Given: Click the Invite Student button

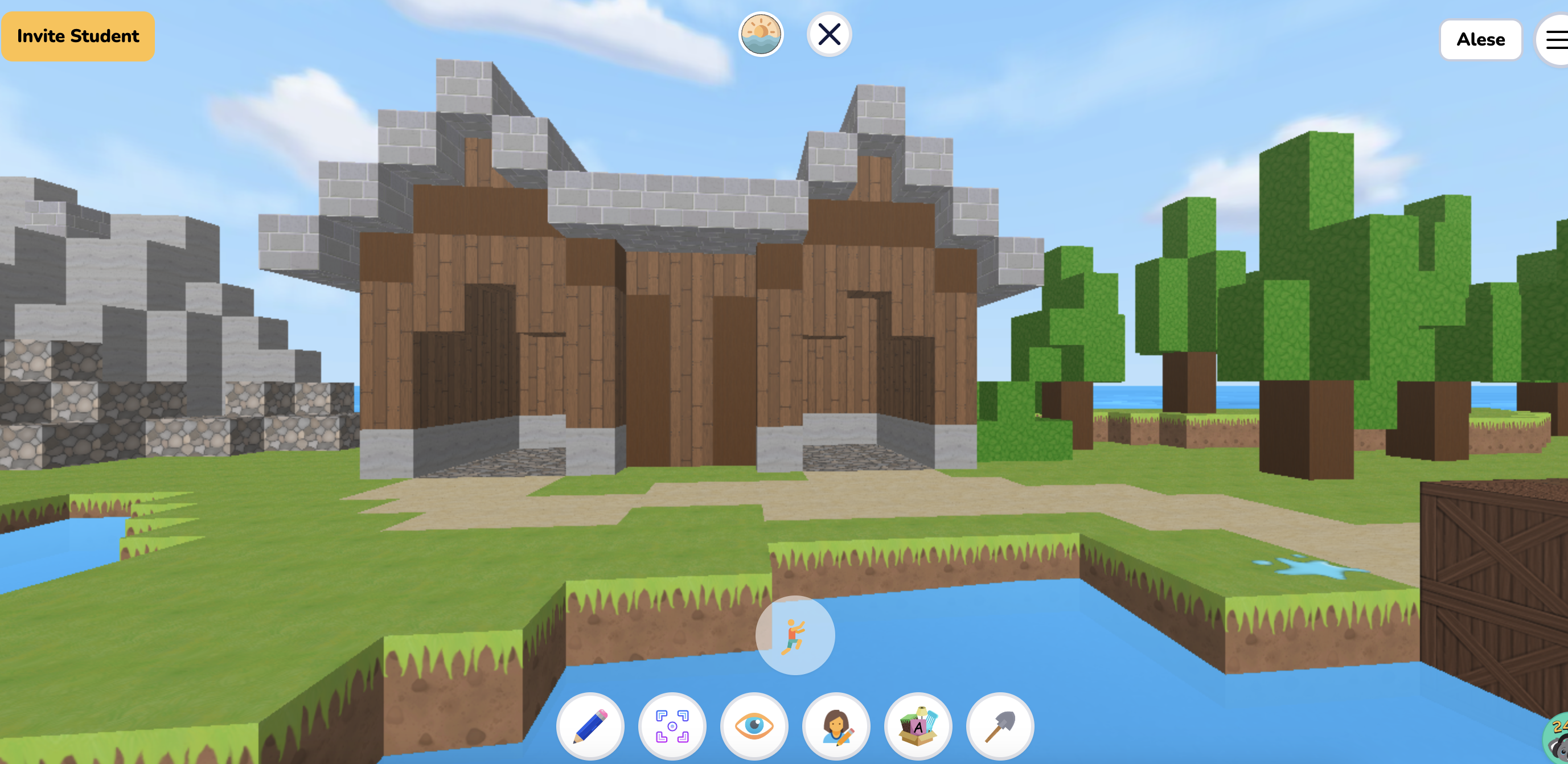Looking at the screenshot, I should pyautogui.click(x=78, y=35).
